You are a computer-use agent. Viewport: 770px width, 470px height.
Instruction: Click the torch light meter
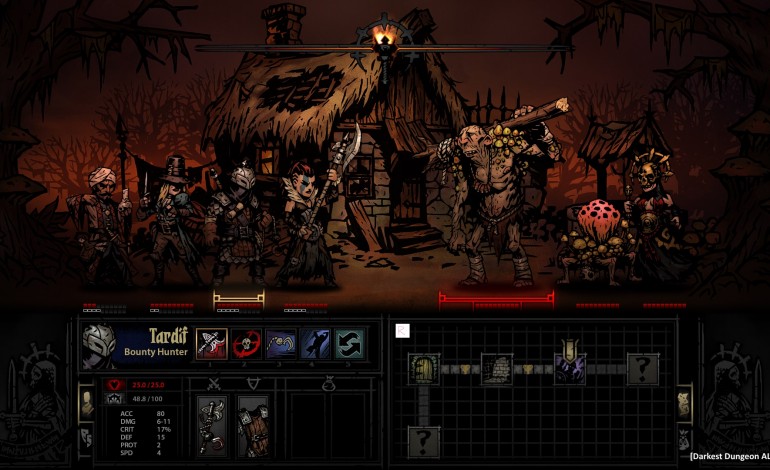coord(384,42)
